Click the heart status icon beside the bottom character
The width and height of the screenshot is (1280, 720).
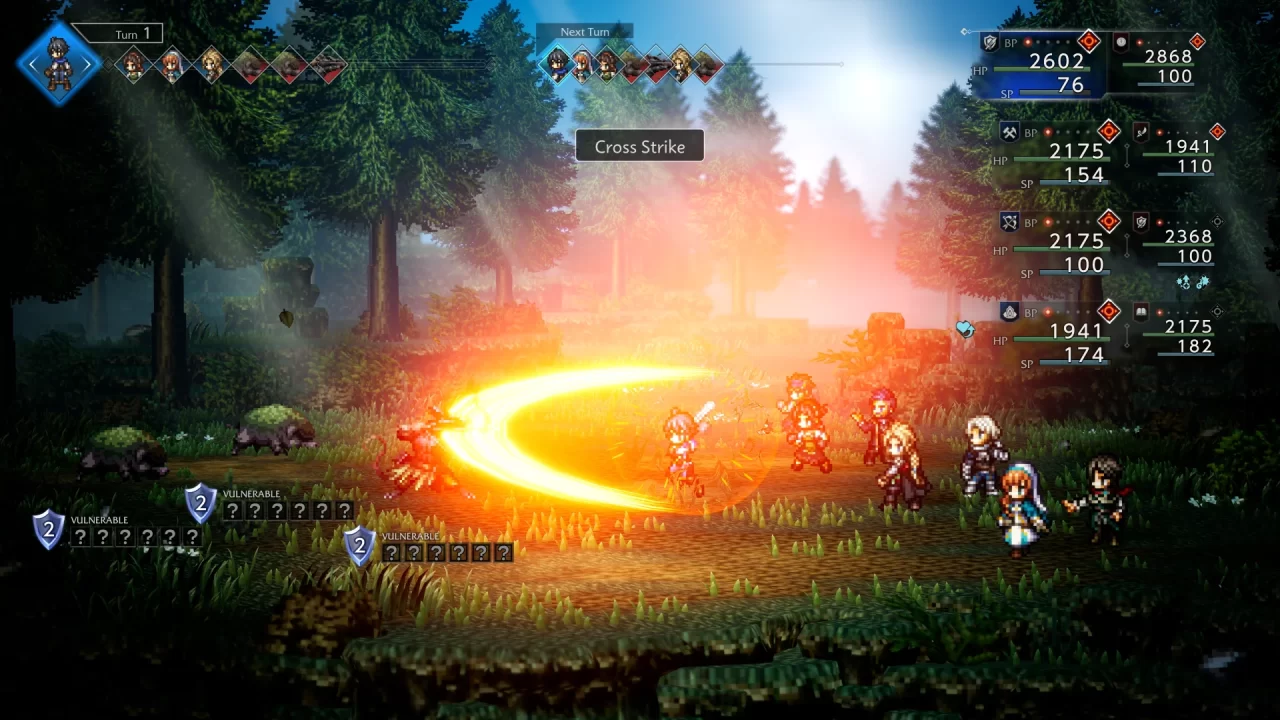[x=967, y=329]
